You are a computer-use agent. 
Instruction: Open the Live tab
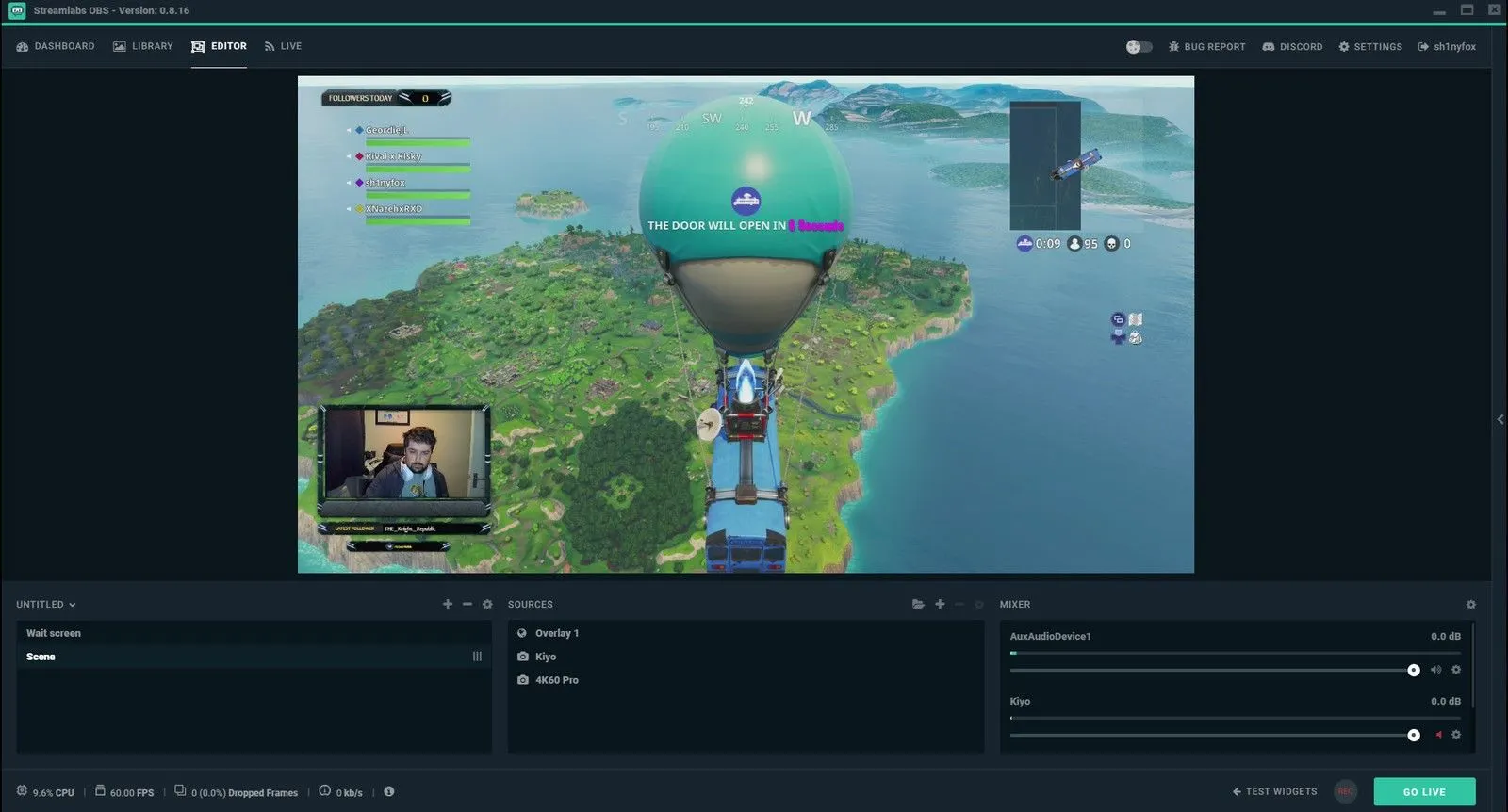283,46
